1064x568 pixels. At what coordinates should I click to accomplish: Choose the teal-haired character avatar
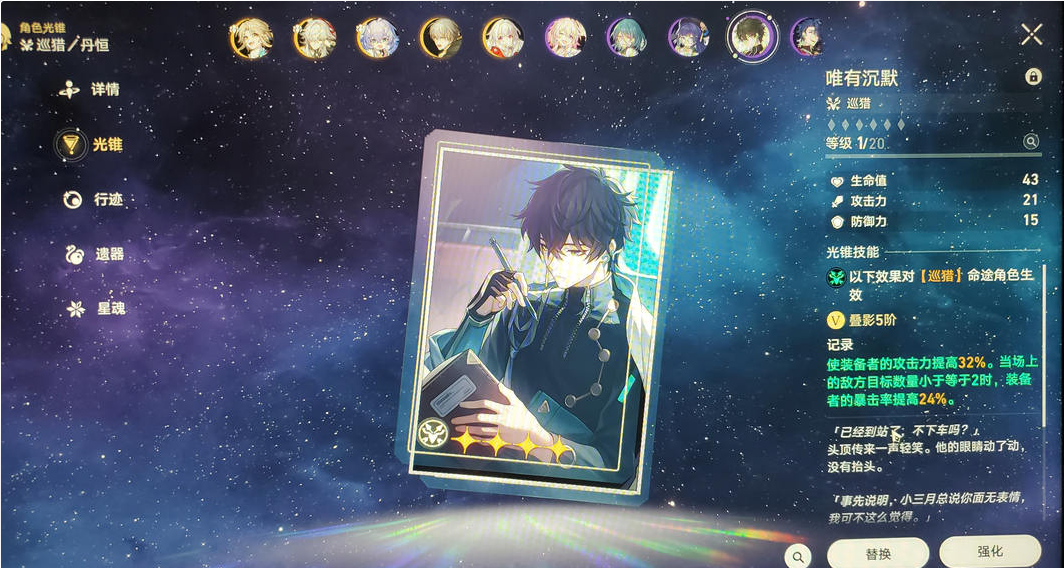tap(626, 37)
